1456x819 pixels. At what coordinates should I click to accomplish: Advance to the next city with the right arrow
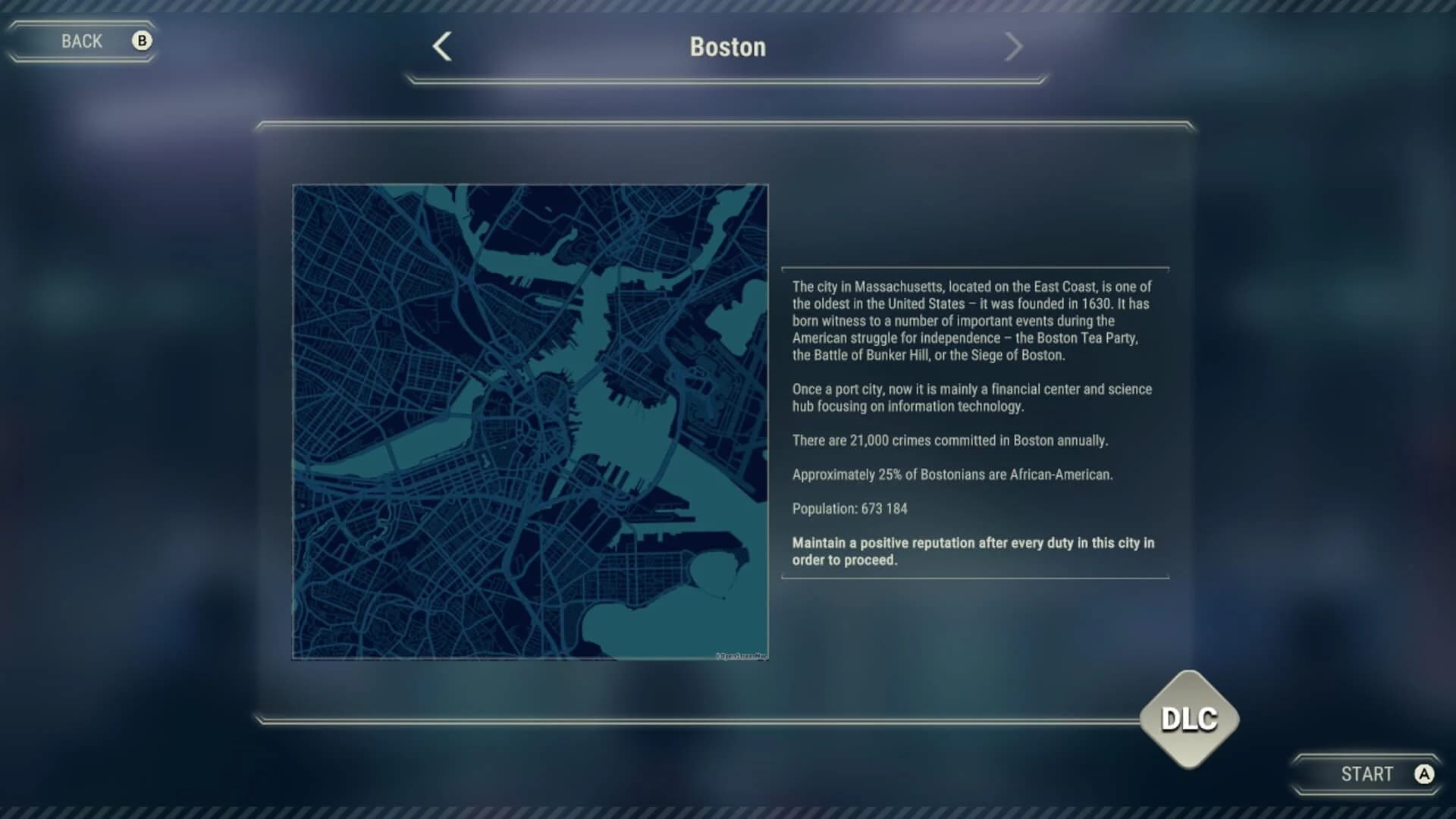[1015, 46]
